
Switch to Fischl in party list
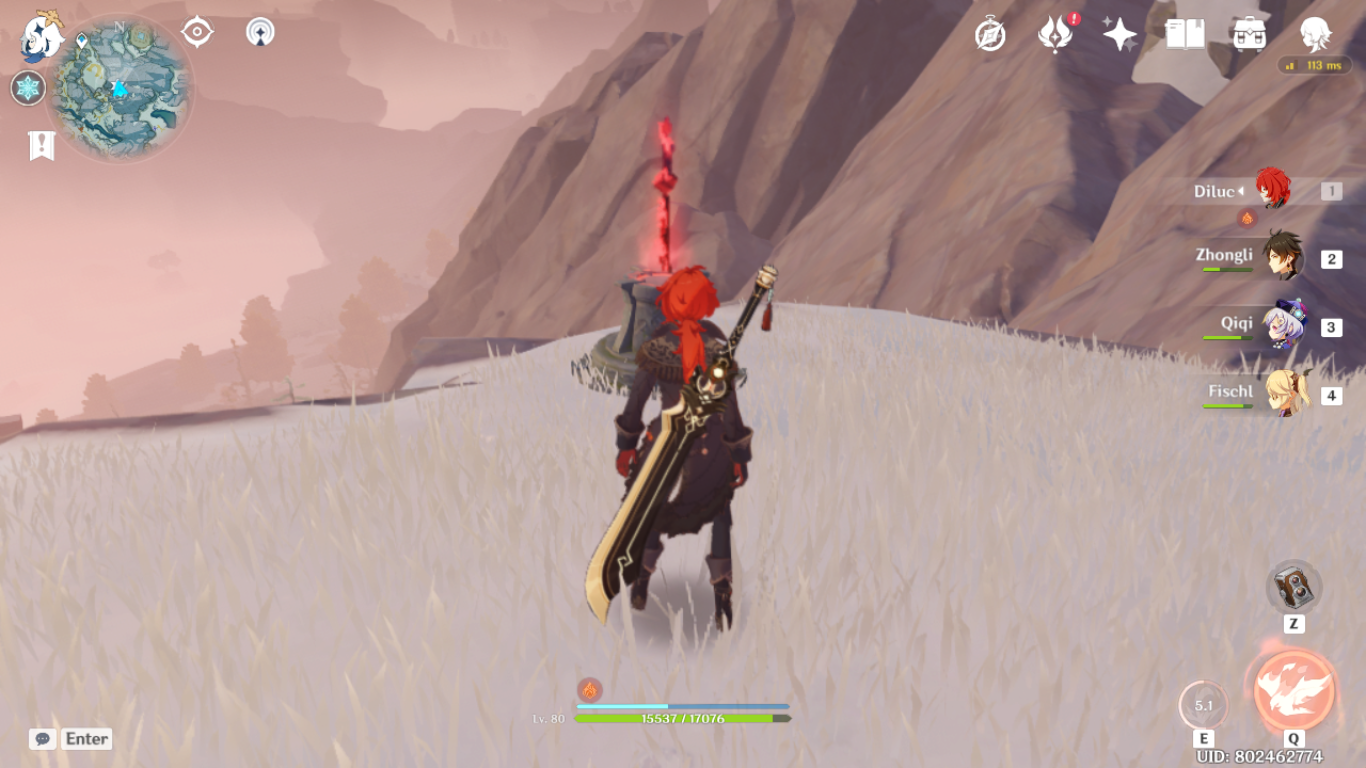click(1282, 394)
